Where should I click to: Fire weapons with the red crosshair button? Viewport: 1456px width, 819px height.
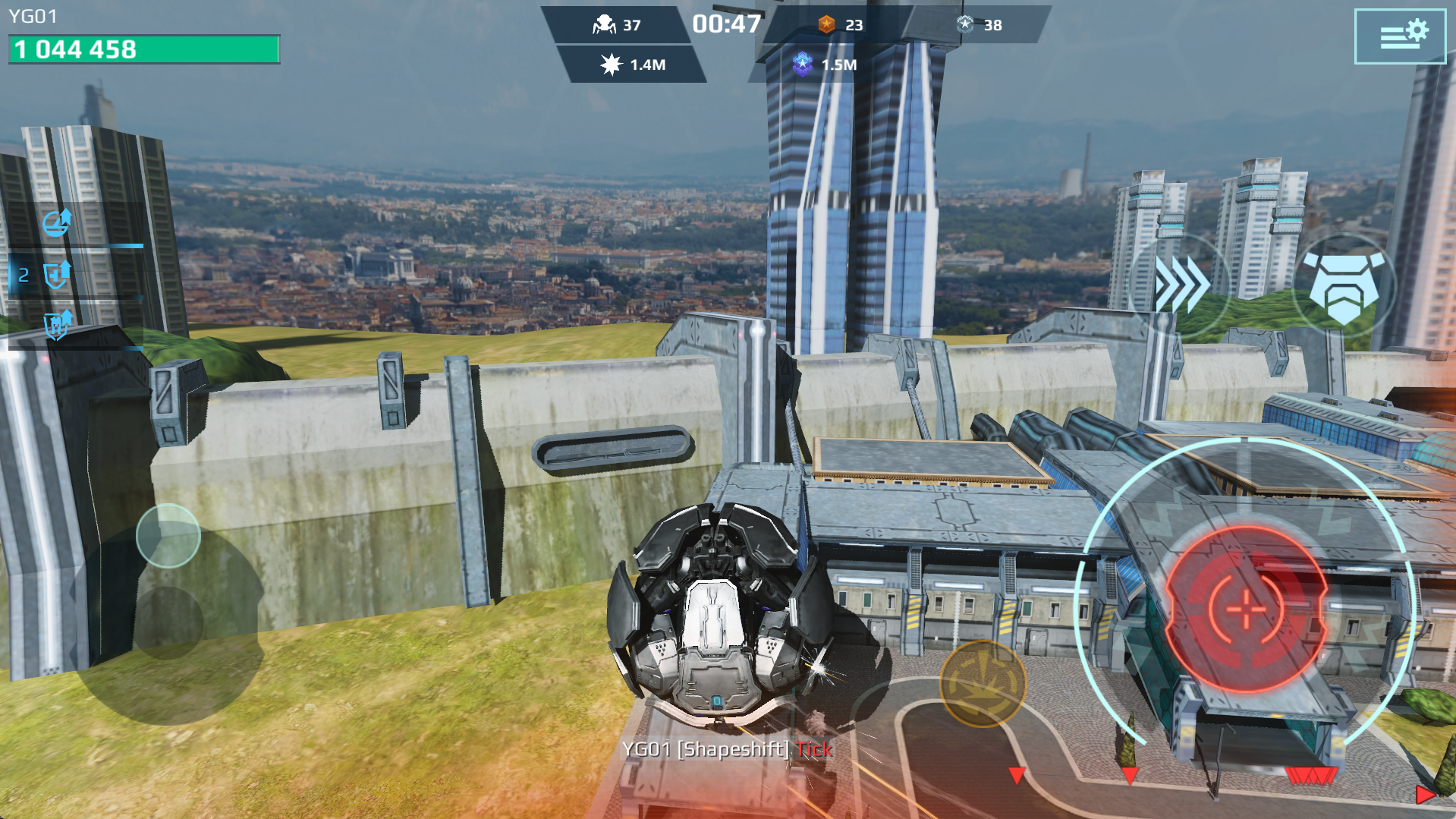[x=1245, y=609]
